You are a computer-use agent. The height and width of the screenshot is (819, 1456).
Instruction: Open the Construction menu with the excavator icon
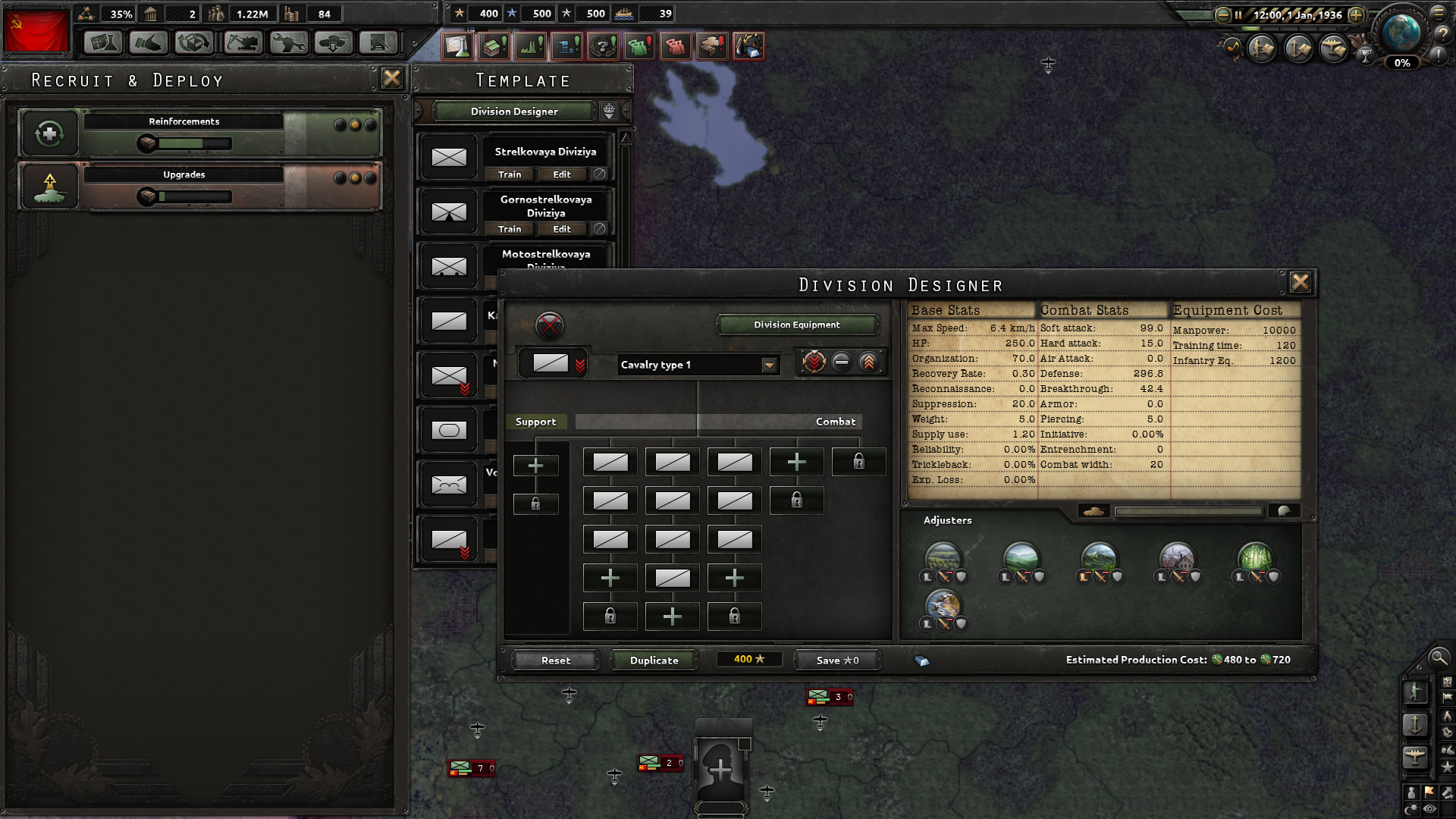(240, 43)
